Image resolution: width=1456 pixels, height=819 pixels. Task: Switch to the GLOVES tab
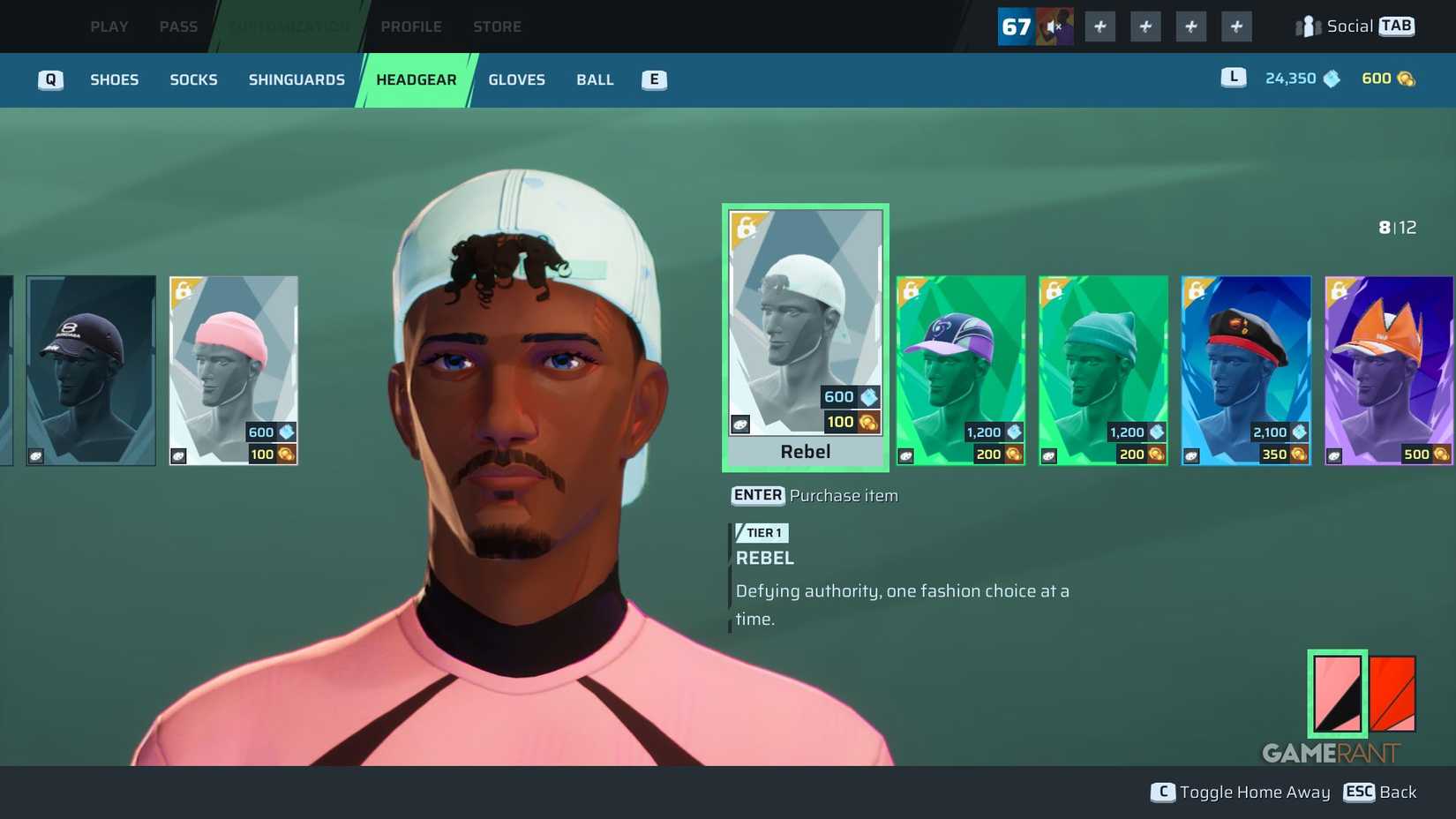pos(516,79)
